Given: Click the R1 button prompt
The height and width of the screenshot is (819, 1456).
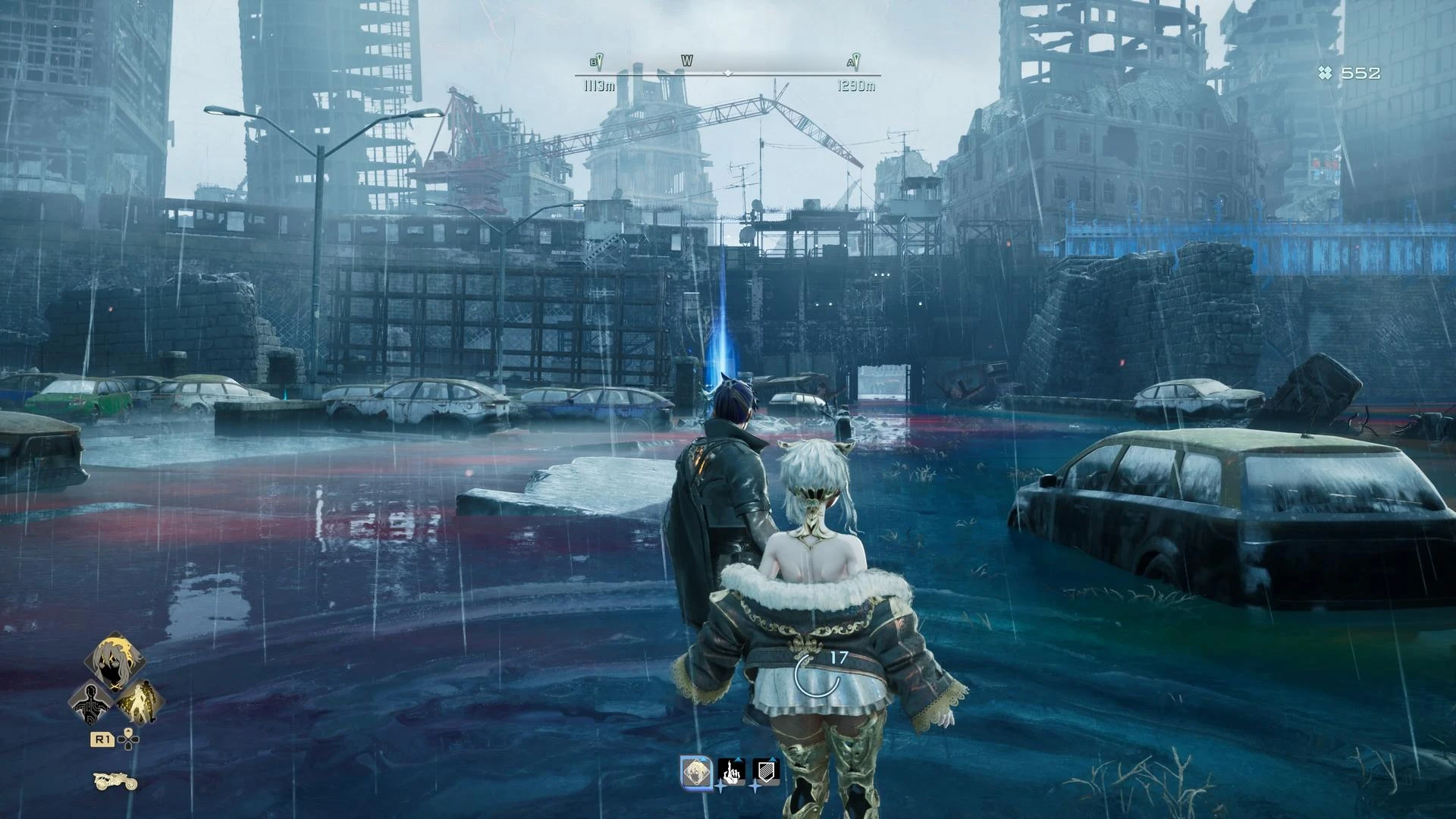Looking at the screenshot, I should (102, 739).
